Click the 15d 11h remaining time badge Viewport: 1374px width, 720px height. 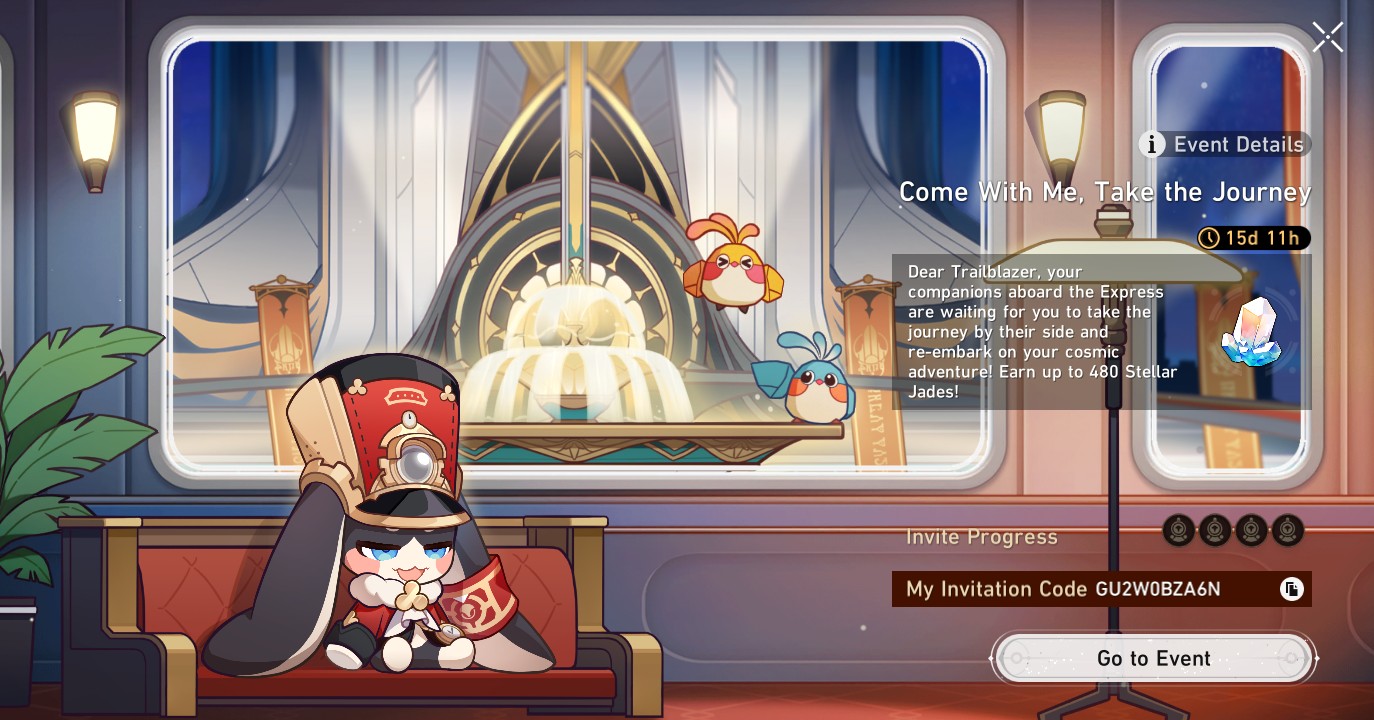1253,239
